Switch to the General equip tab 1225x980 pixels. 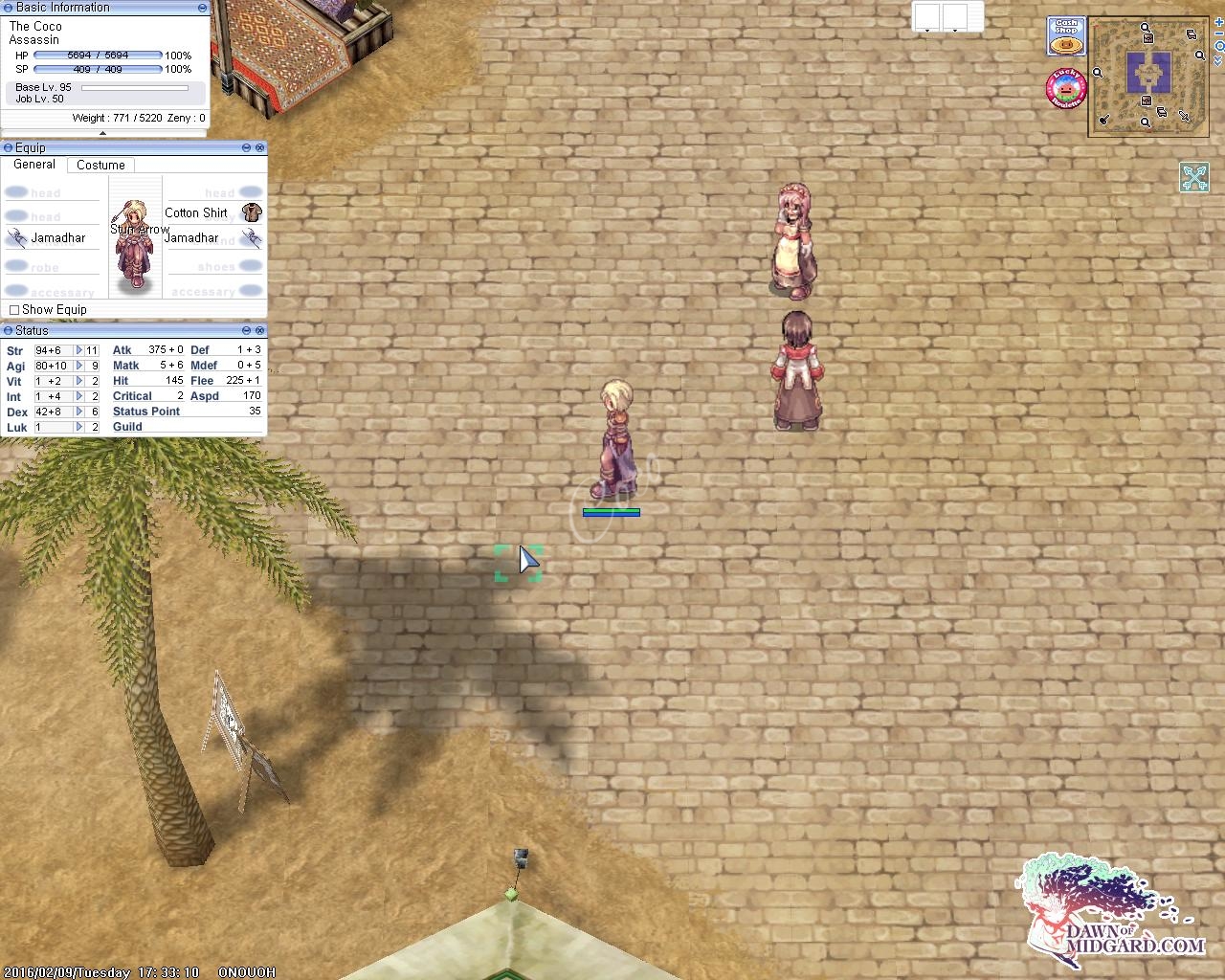click(x=33, y=165)
